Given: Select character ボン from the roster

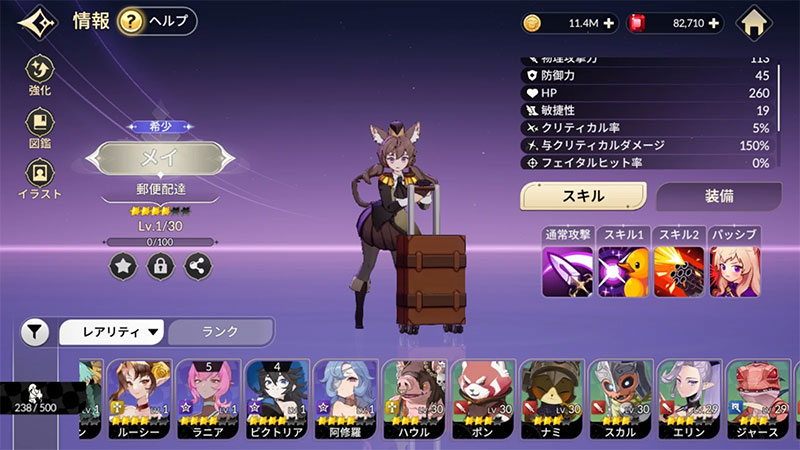Looking at the screenshot, I should coord(483,400).
